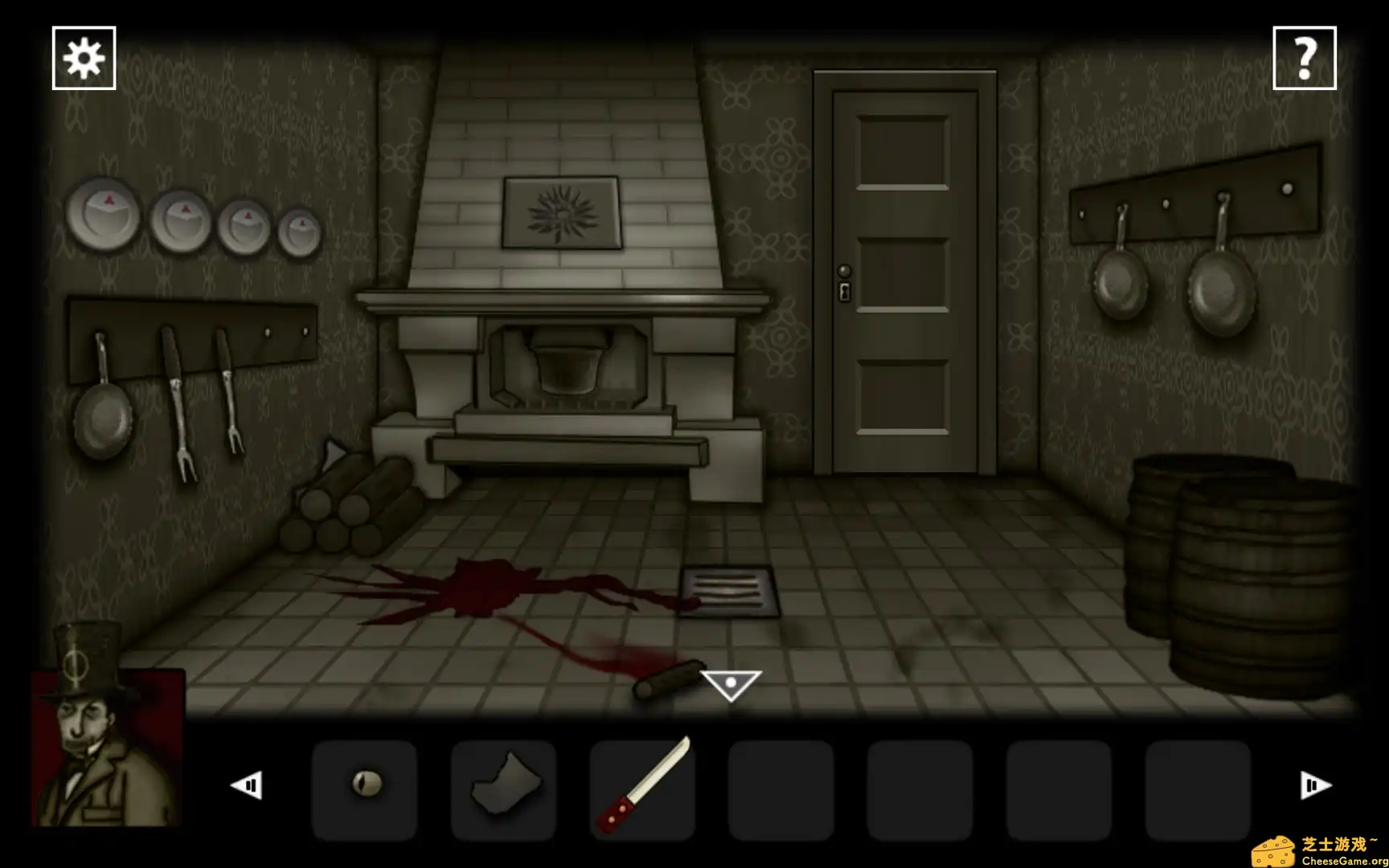The height and width of the screenshot is (868, 1389).
Task: Open the settings gear menu
Action: pyautogui.click(x=84, y=57)
